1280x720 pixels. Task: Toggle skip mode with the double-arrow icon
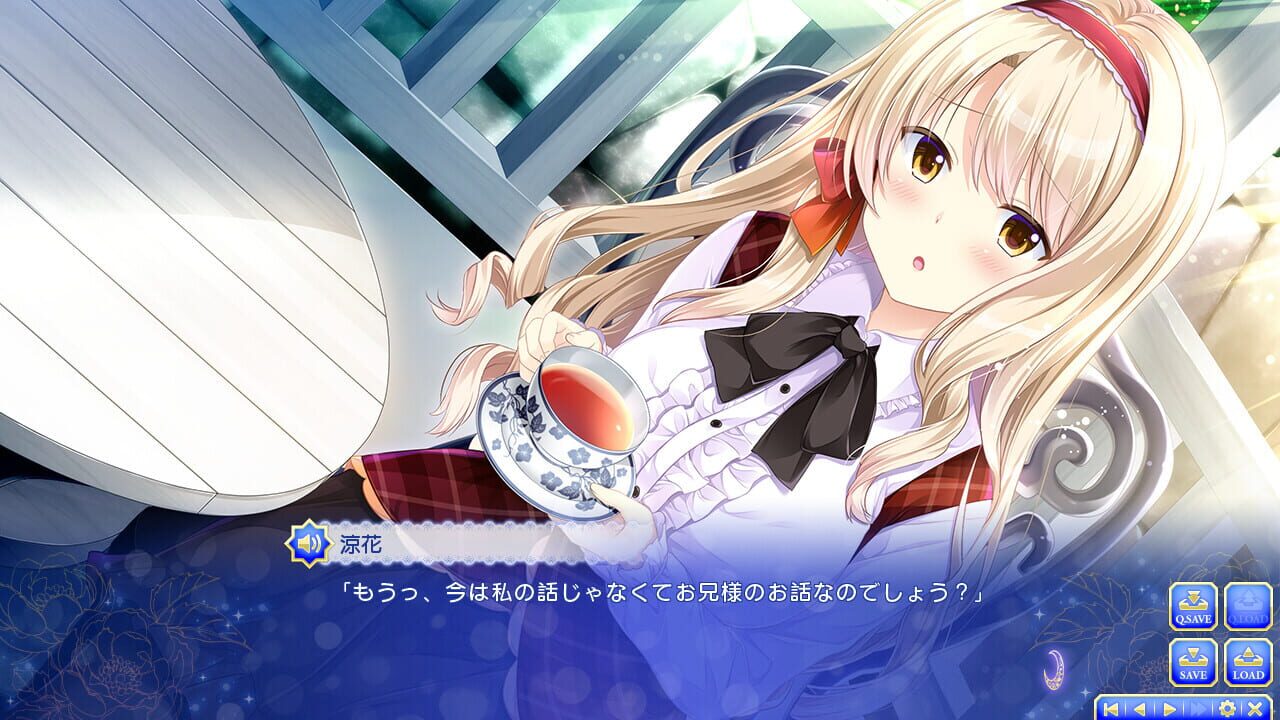coord(1198,707)
